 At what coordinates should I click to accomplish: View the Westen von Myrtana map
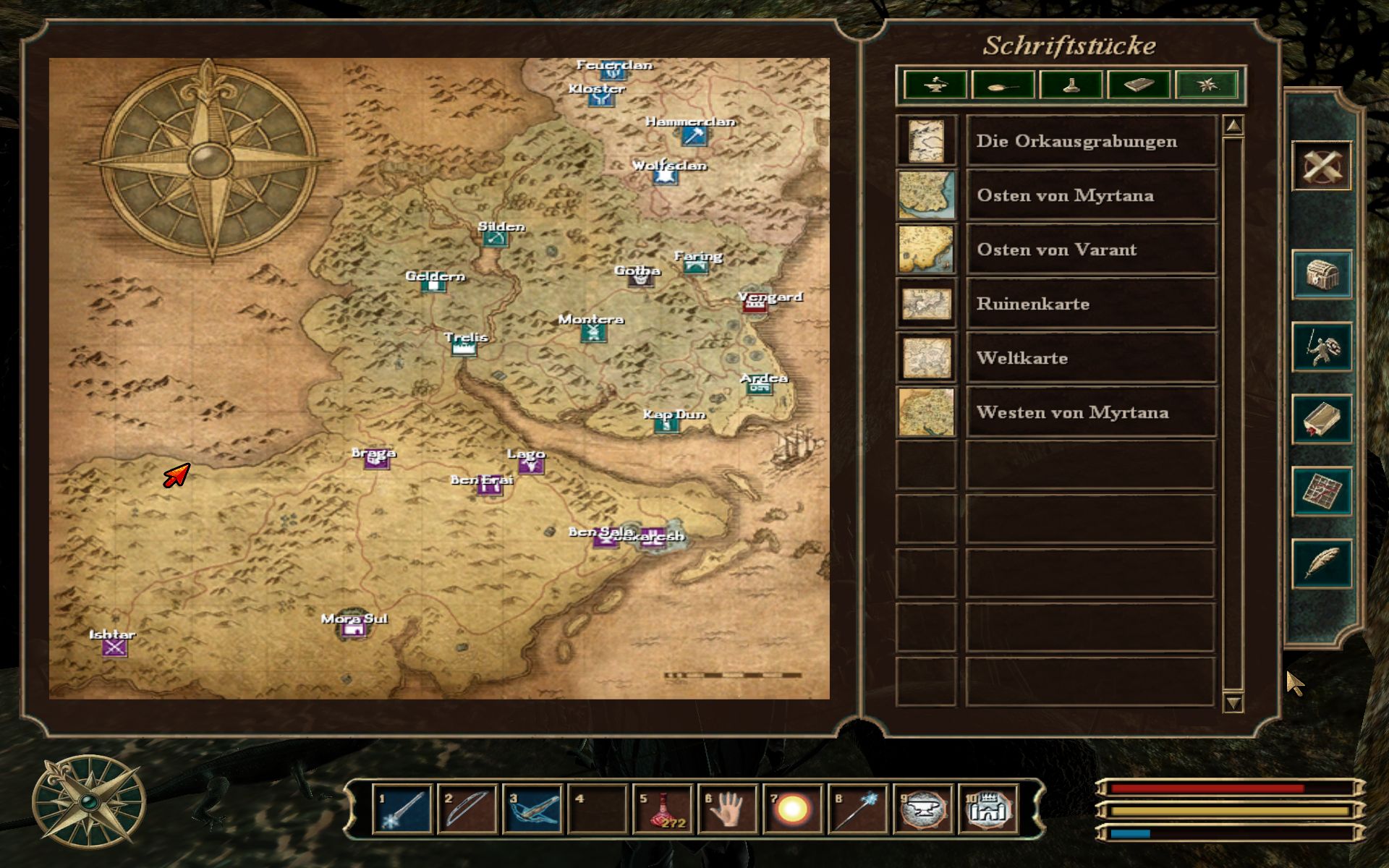coord(1090,412)
